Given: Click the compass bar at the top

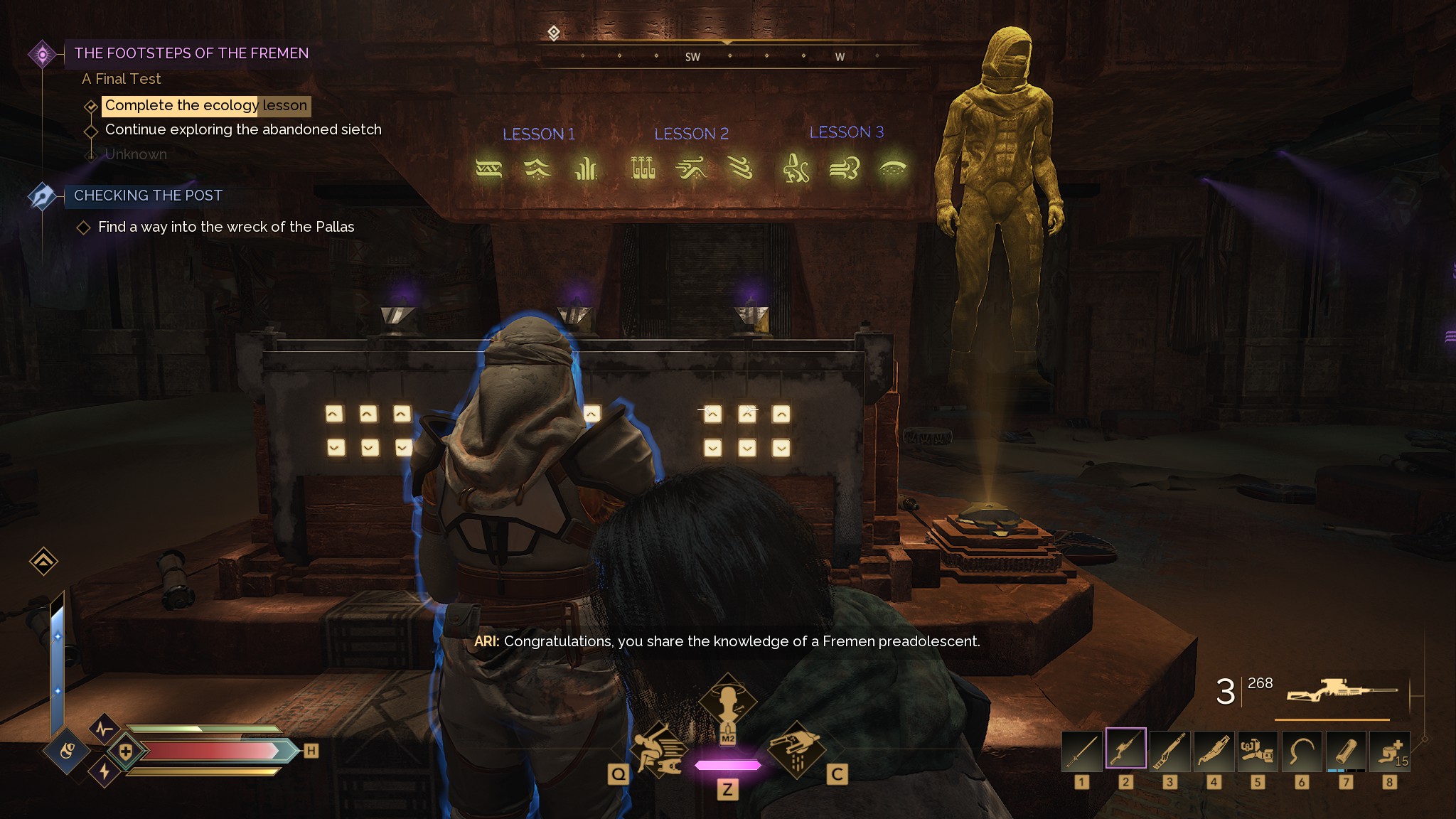Looking at the screenshot, I should coord(728,55).
